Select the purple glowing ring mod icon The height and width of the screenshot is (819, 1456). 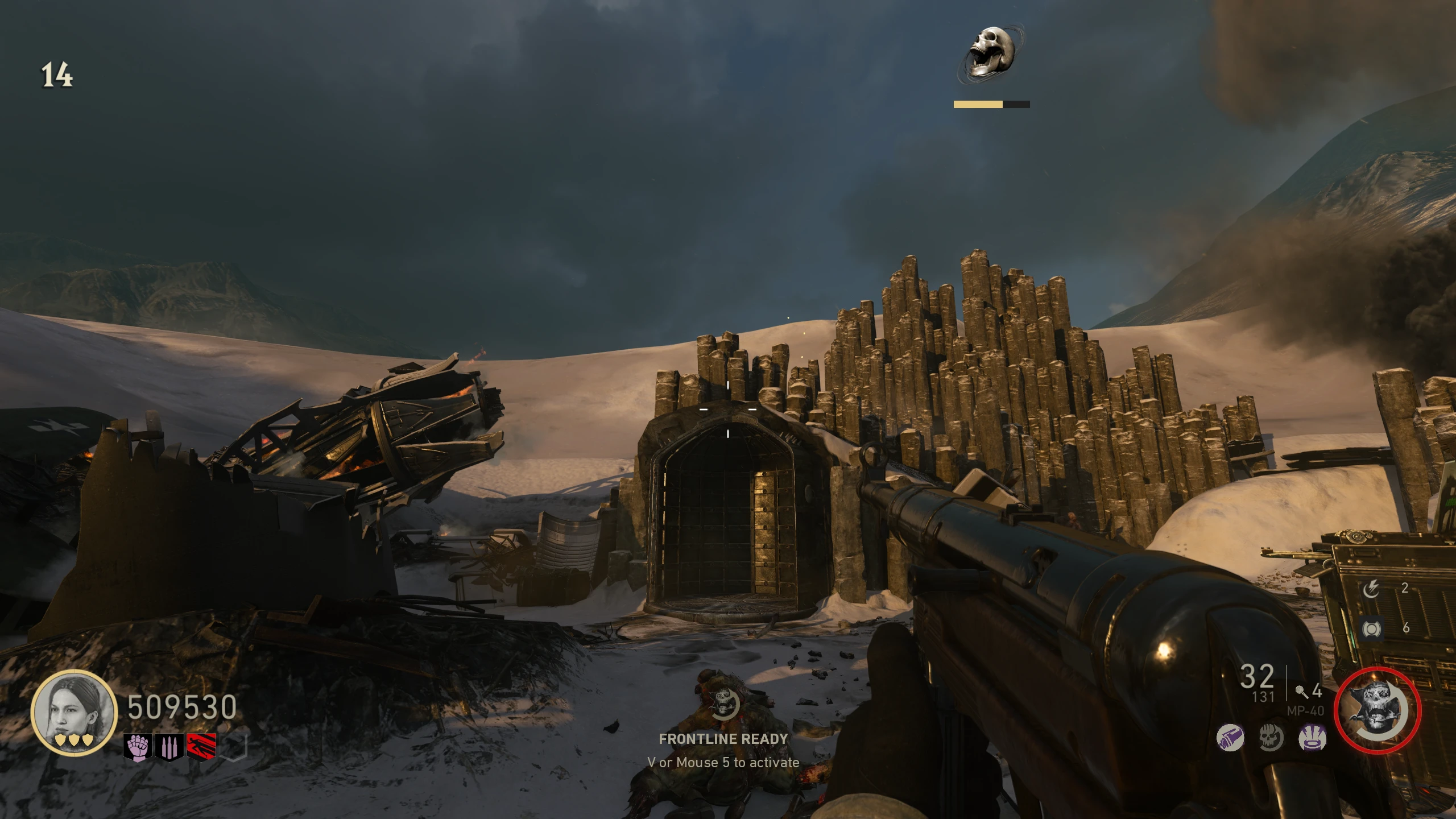pyautogui.click(x=1312, y=739)
